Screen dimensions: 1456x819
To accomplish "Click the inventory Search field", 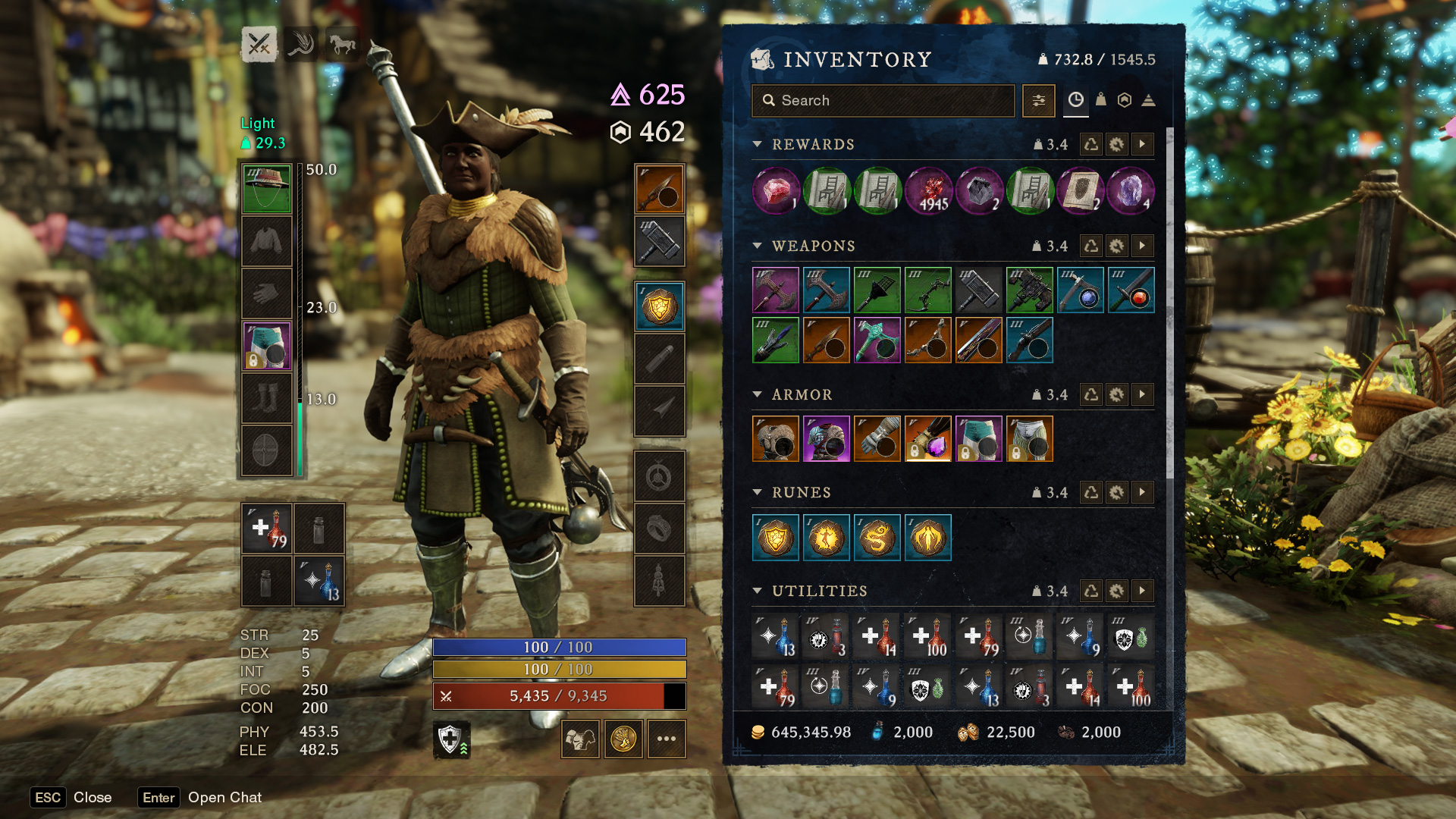I will pos(883,101).
